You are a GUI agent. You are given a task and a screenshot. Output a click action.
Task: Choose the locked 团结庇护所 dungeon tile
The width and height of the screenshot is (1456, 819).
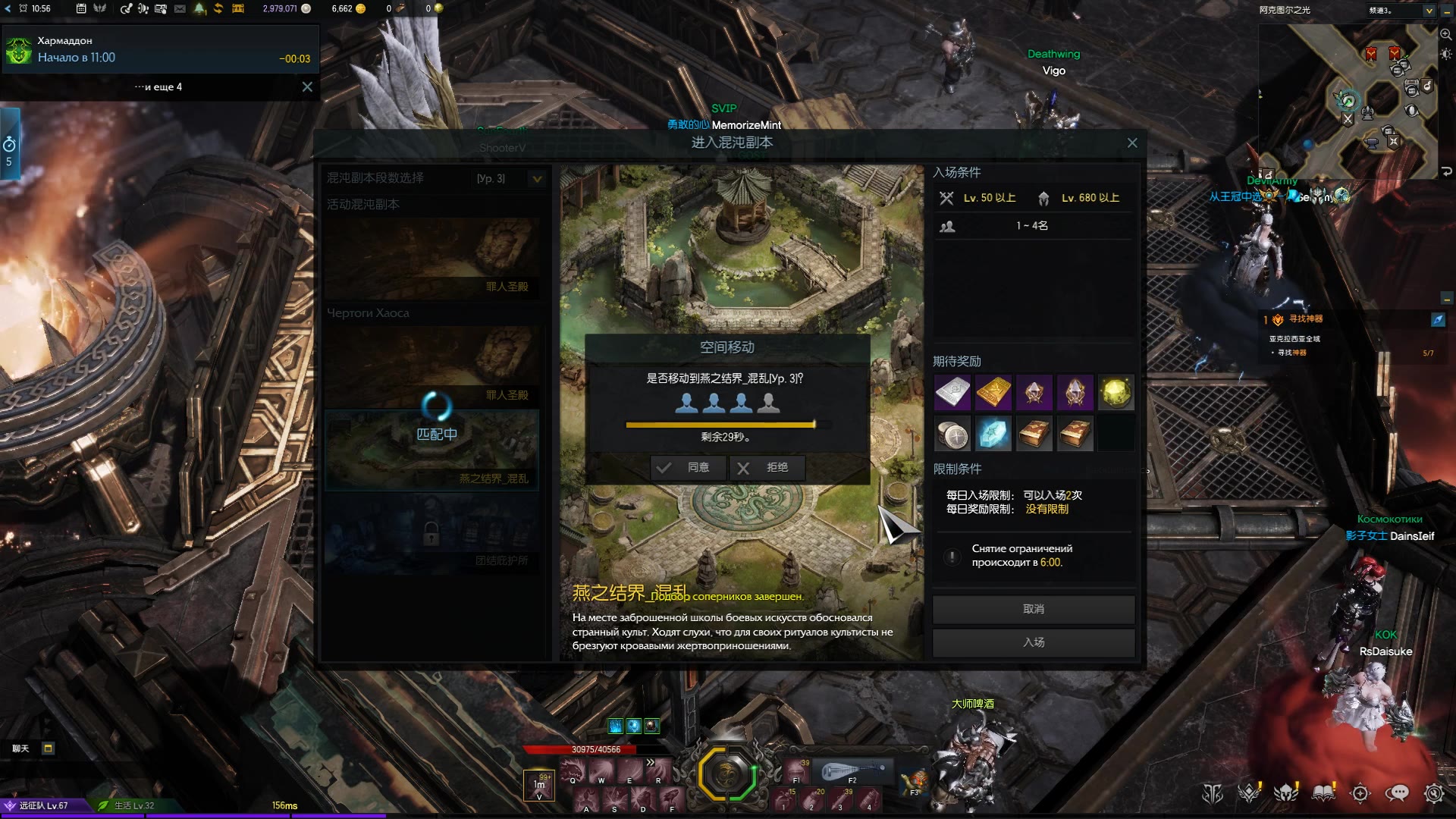(431, 534)
